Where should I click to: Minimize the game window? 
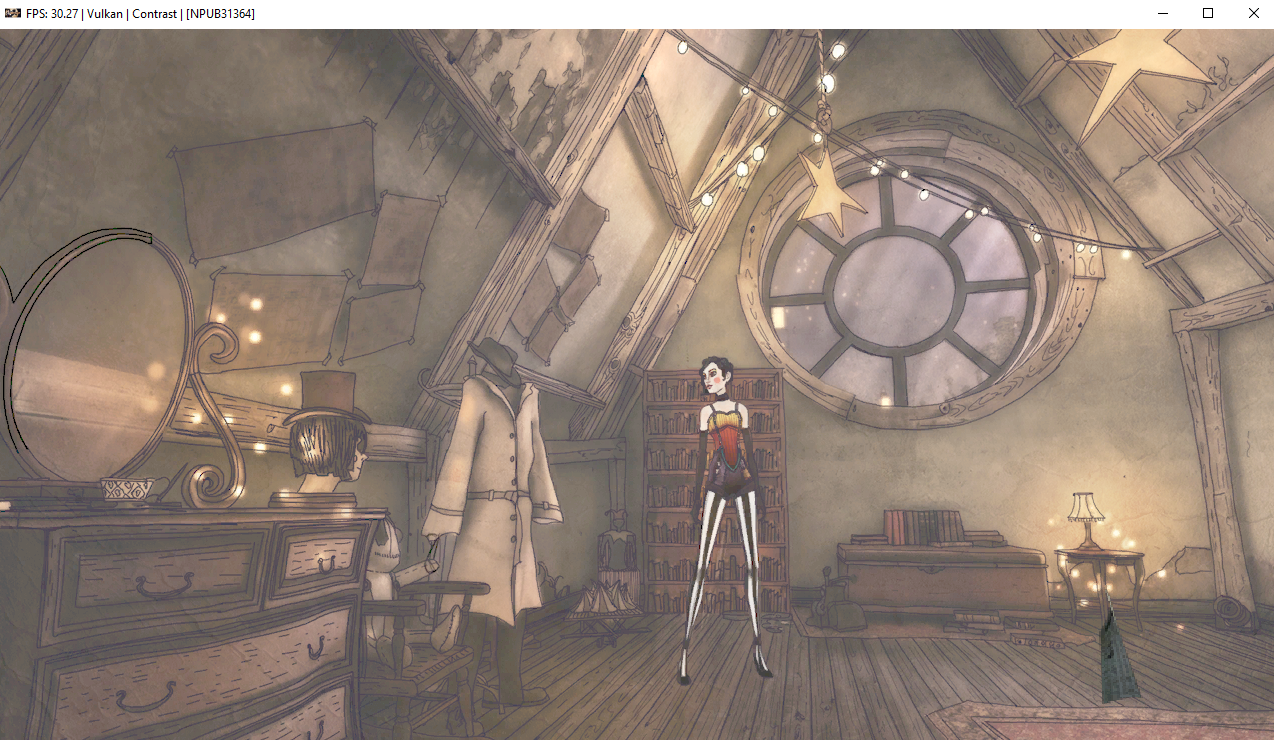(x=1163, y=13)
